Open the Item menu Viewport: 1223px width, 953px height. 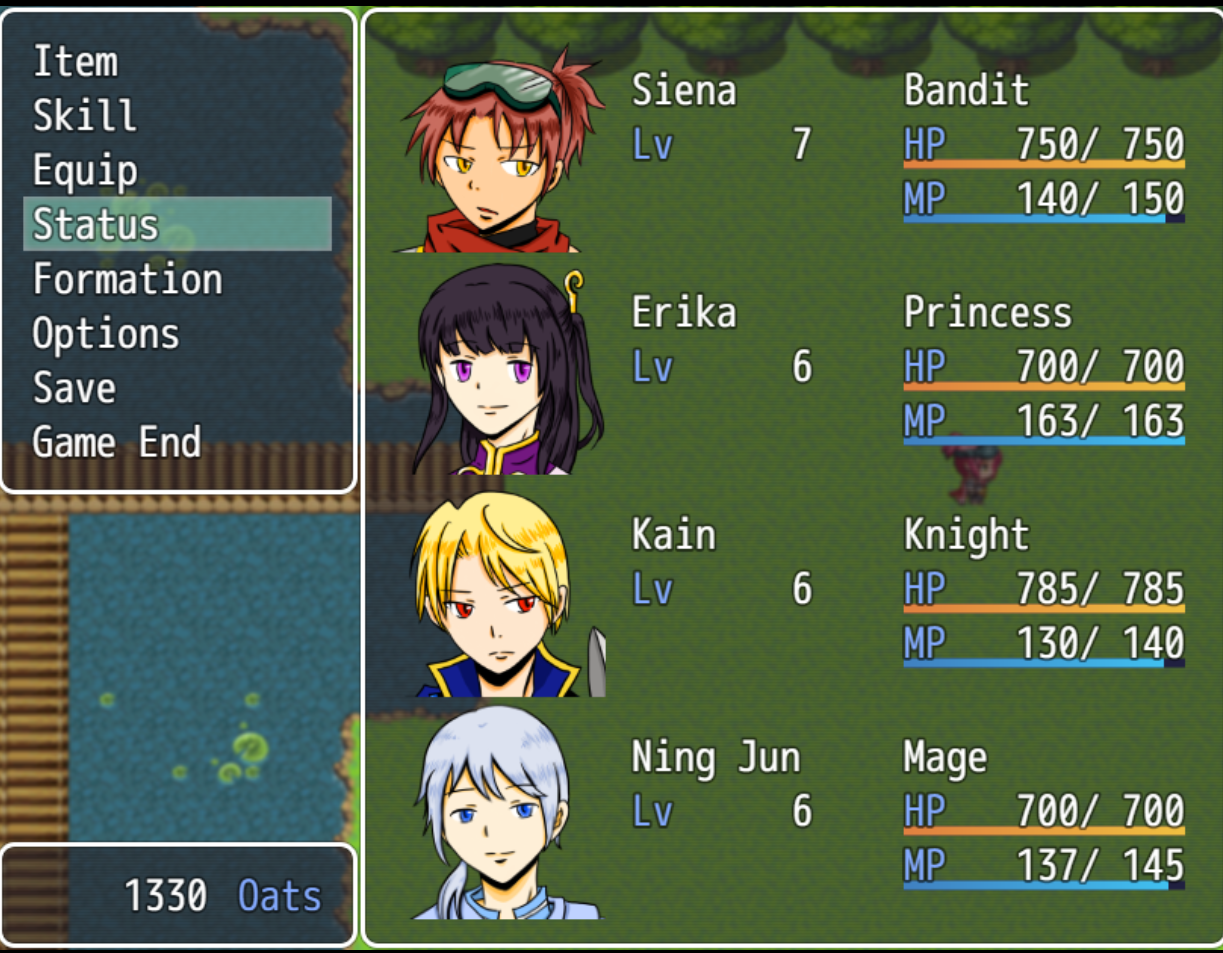pyautogui.click(x=76, y=62)
